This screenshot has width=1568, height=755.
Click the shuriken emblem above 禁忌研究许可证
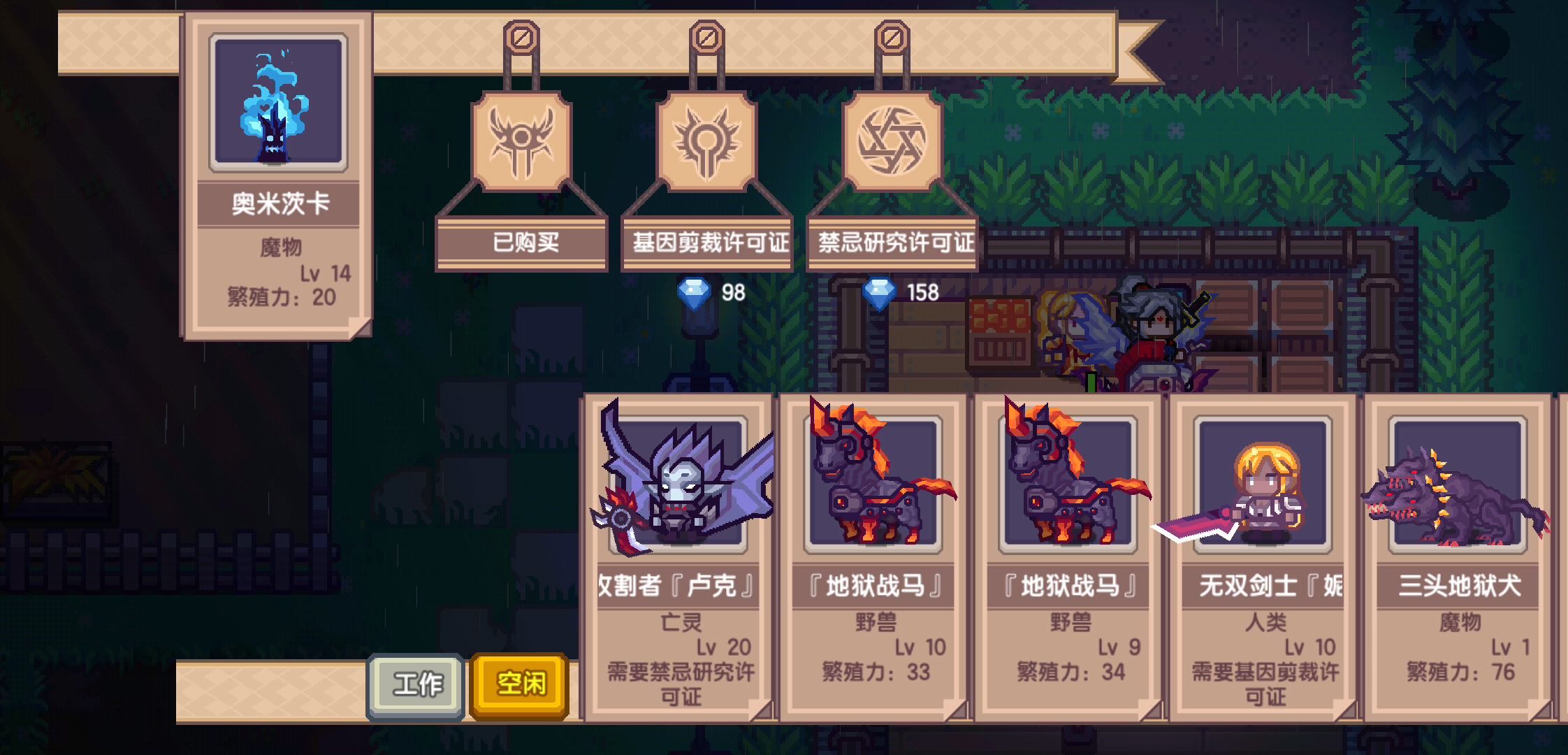pos(891,140)
